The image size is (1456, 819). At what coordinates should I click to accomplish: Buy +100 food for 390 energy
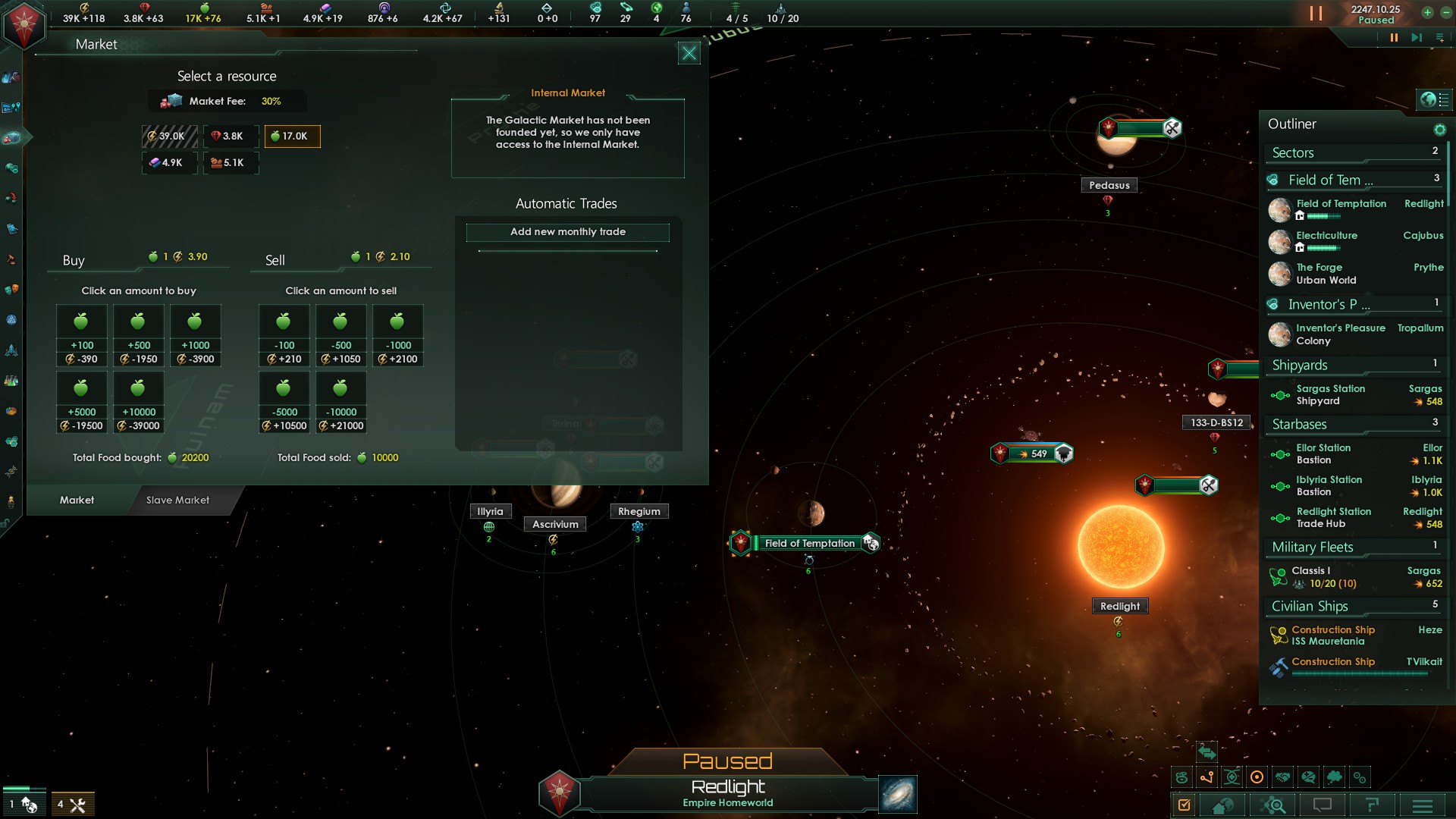click(82, 335)
